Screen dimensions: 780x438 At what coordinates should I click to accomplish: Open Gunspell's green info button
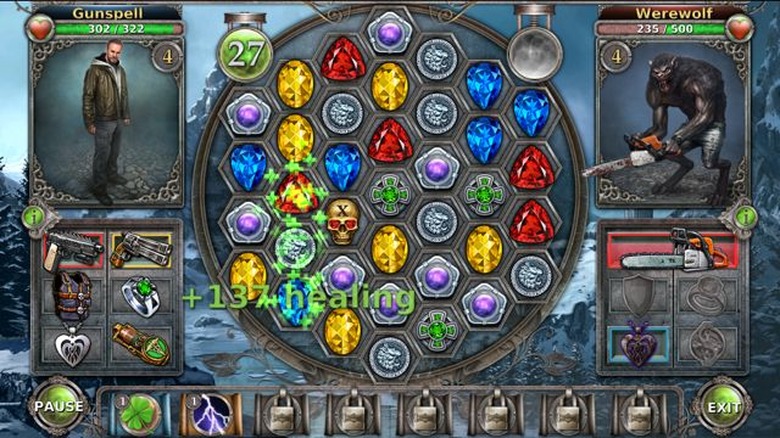click(x=33, y=216)
